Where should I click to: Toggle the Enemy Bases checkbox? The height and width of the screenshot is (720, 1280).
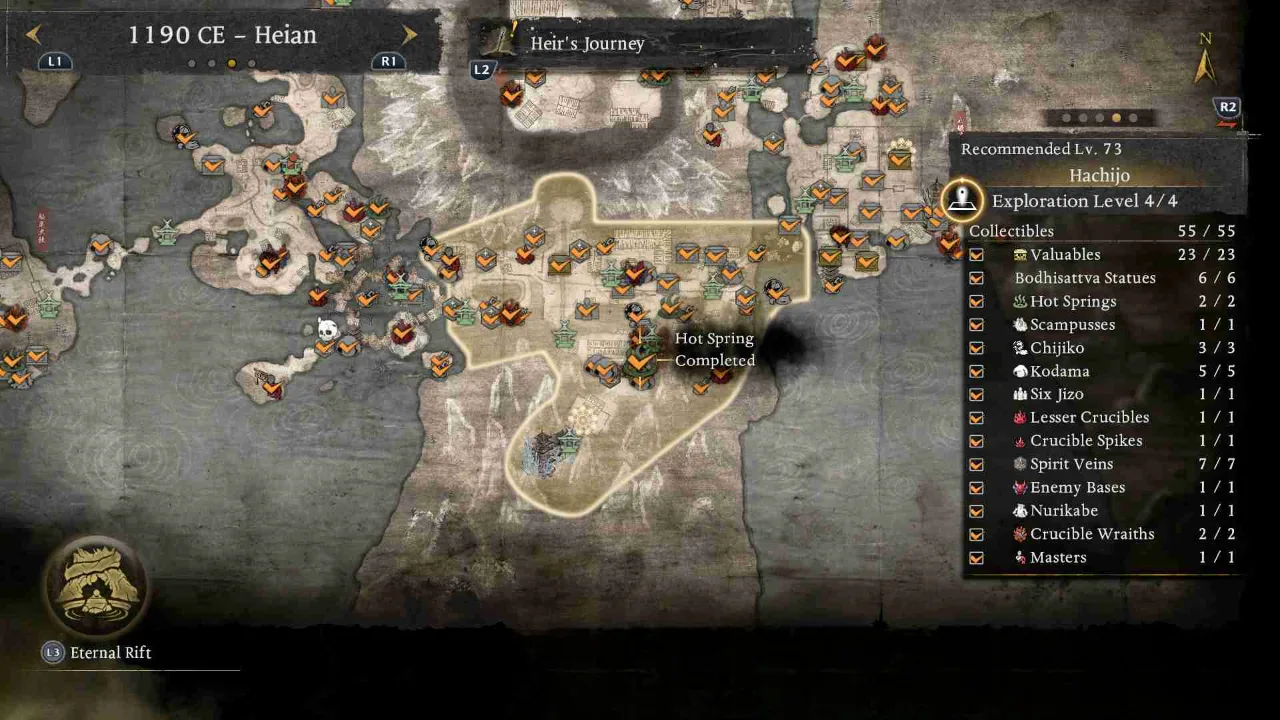click(976, 488)
